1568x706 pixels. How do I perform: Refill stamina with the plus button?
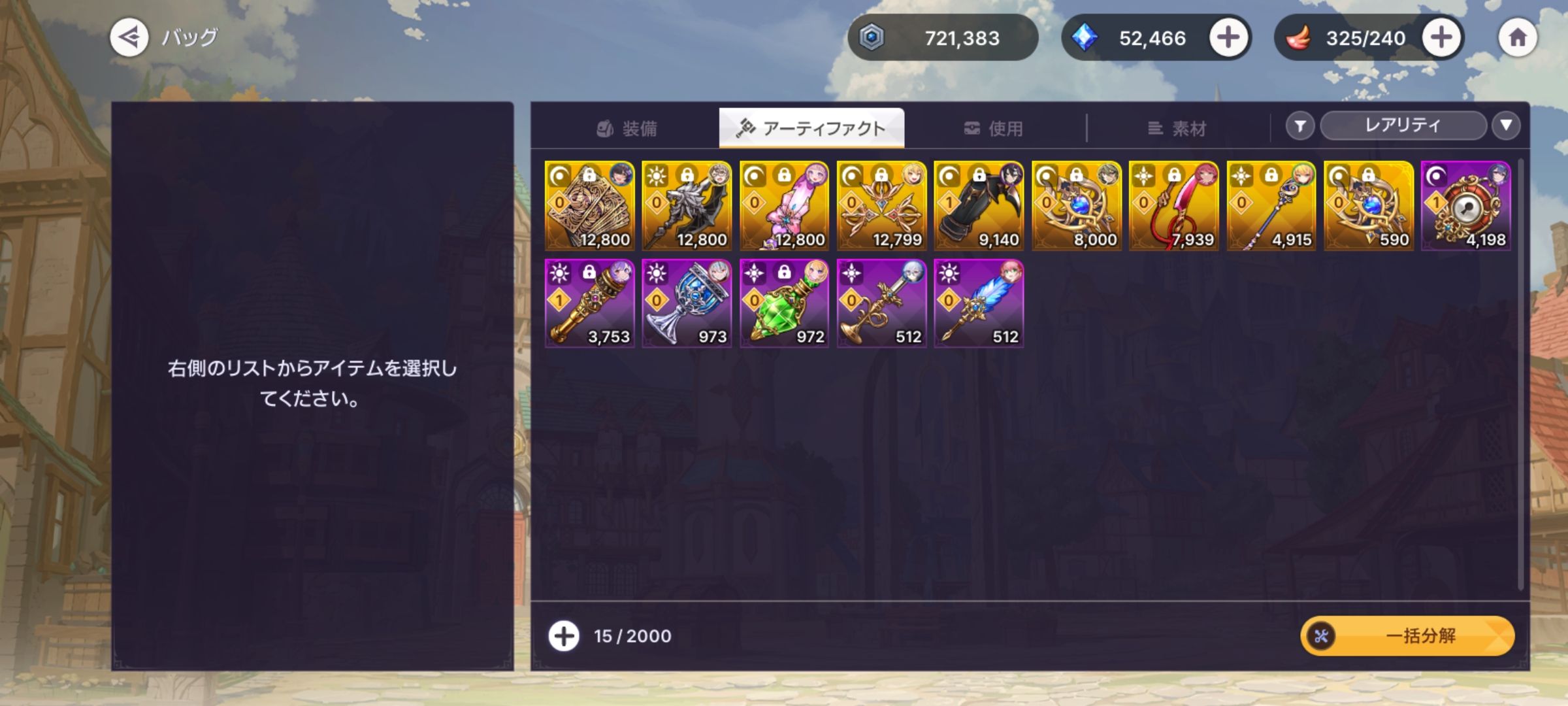point(1441,37)
